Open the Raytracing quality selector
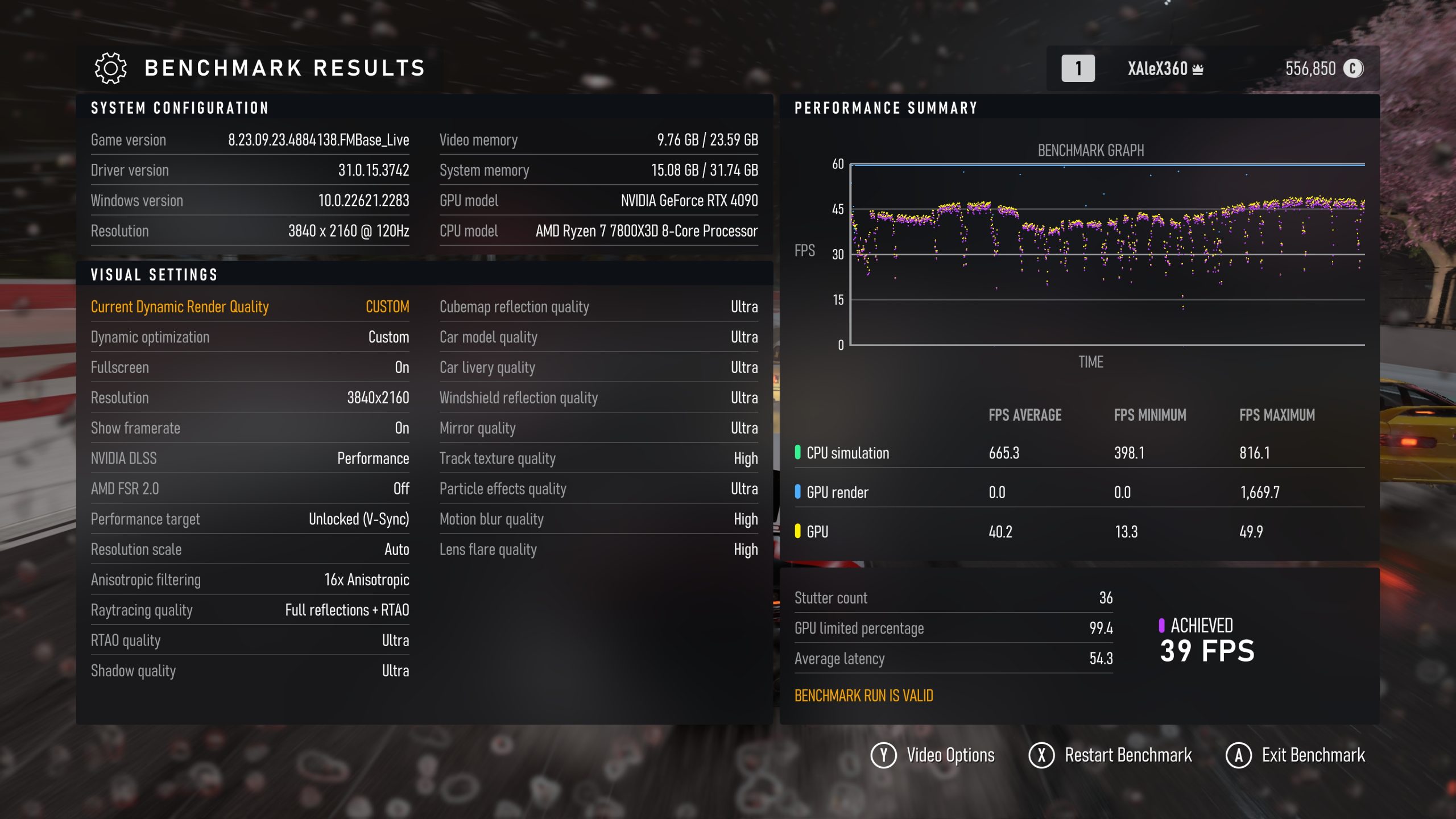Viewport: 1456px width, 819px height. (250, 610)
